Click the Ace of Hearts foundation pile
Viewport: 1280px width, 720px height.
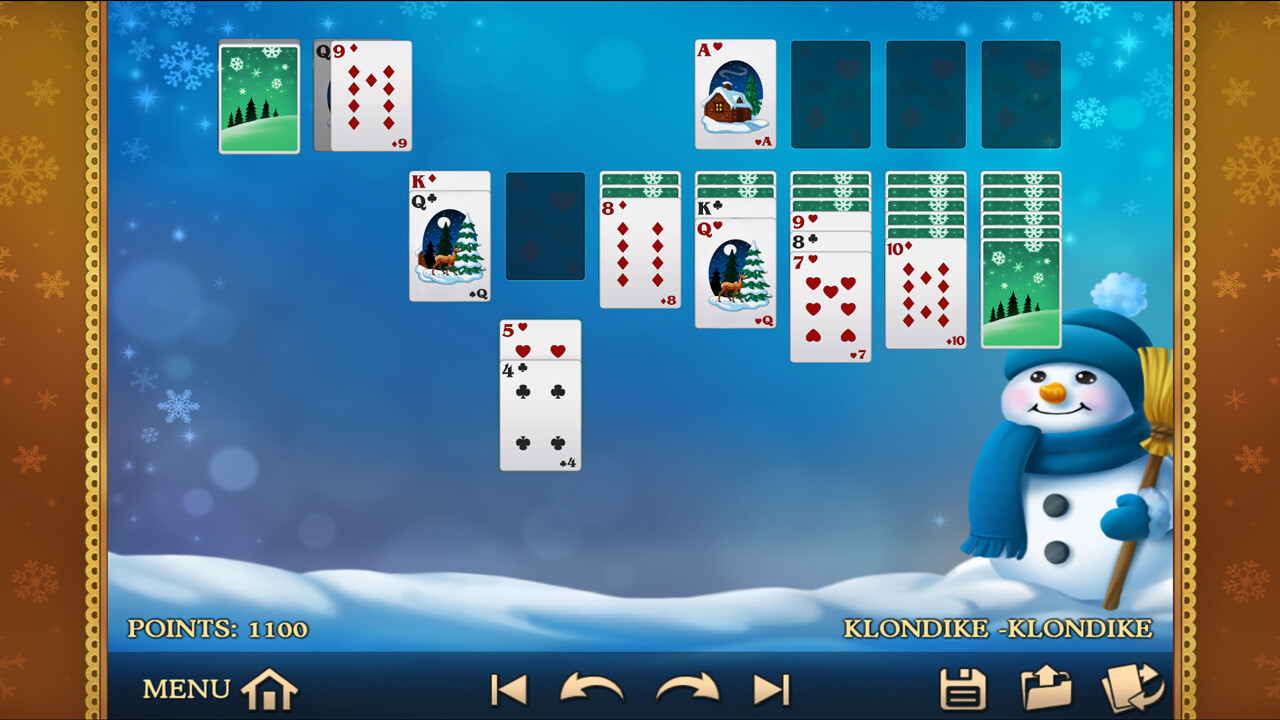click(x=735, y=95)
